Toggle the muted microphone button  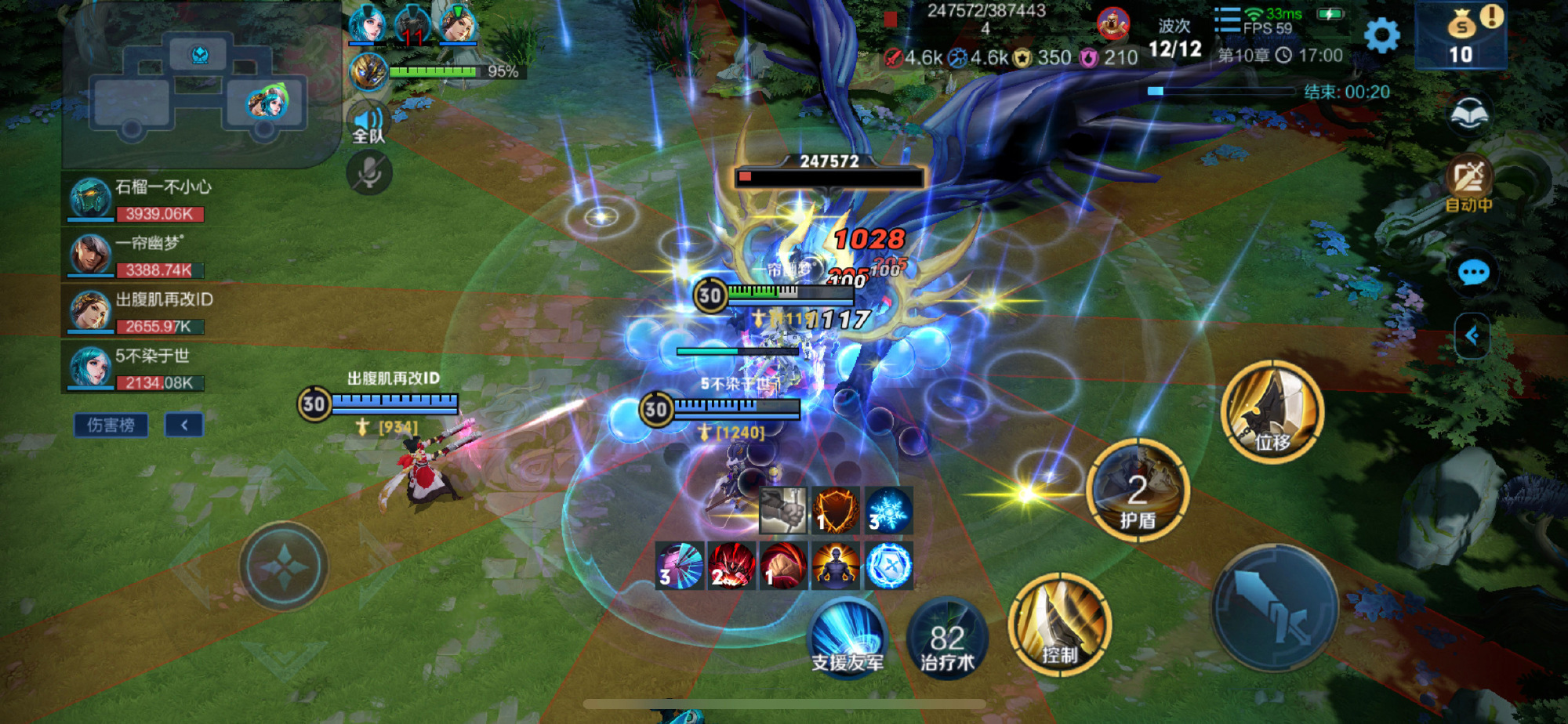click(x=369, y=173)
